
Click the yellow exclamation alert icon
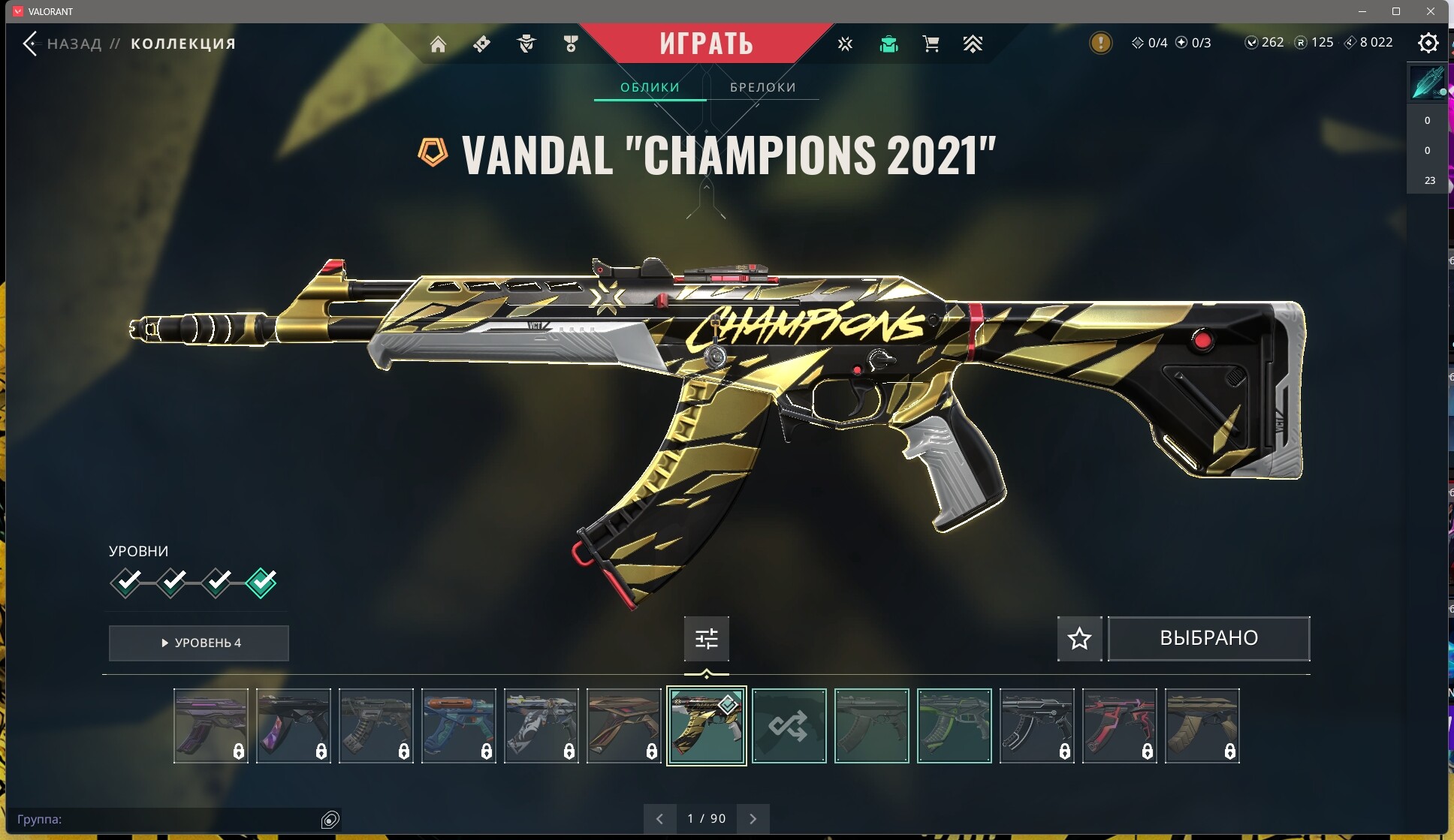(x=1100, y=43)
